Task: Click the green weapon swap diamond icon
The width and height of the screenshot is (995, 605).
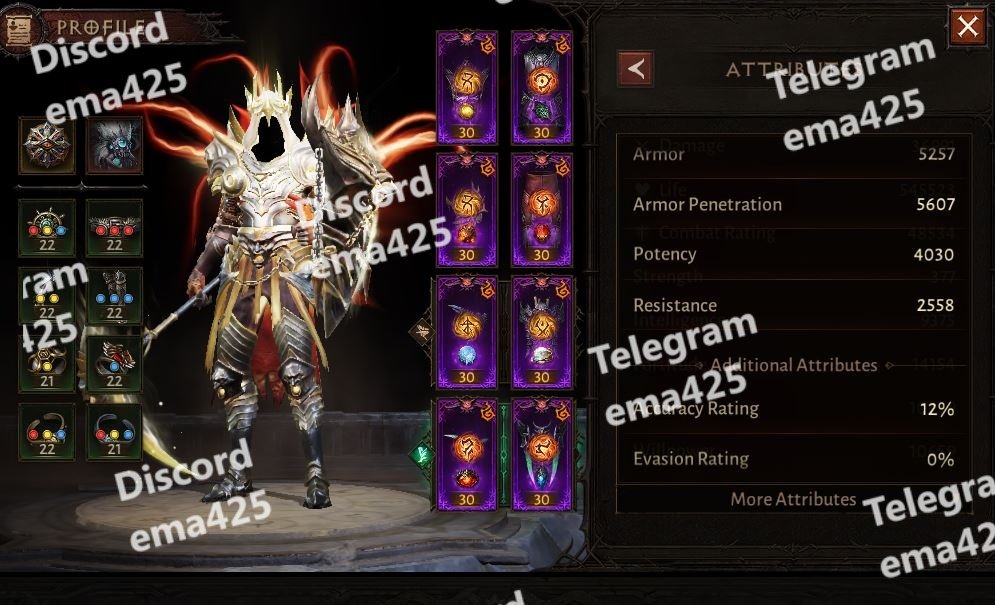Action: coord(421,455)
